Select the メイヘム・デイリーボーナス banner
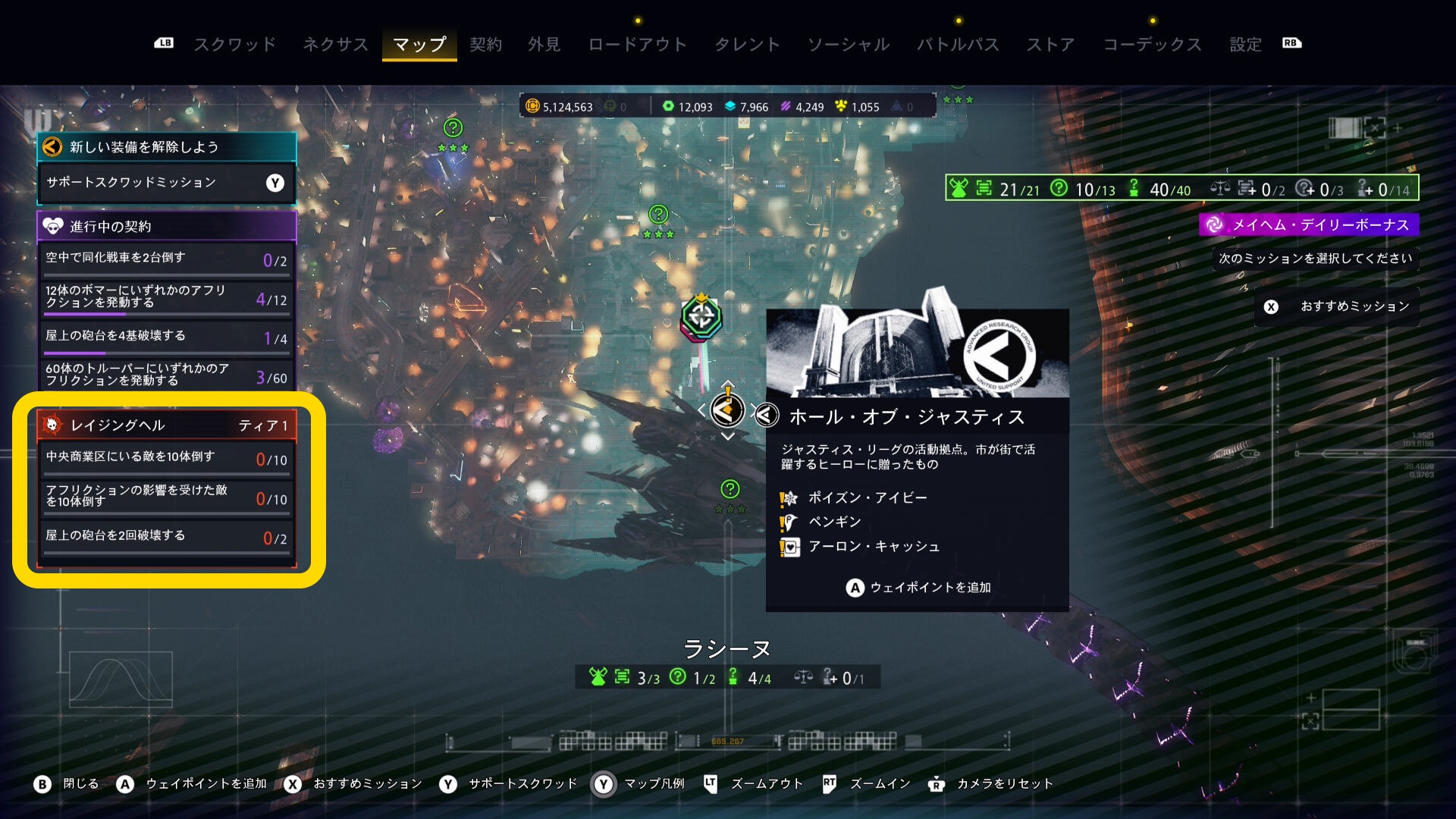The width and height of the screenshot is (1456, 819). [1309, 224]
